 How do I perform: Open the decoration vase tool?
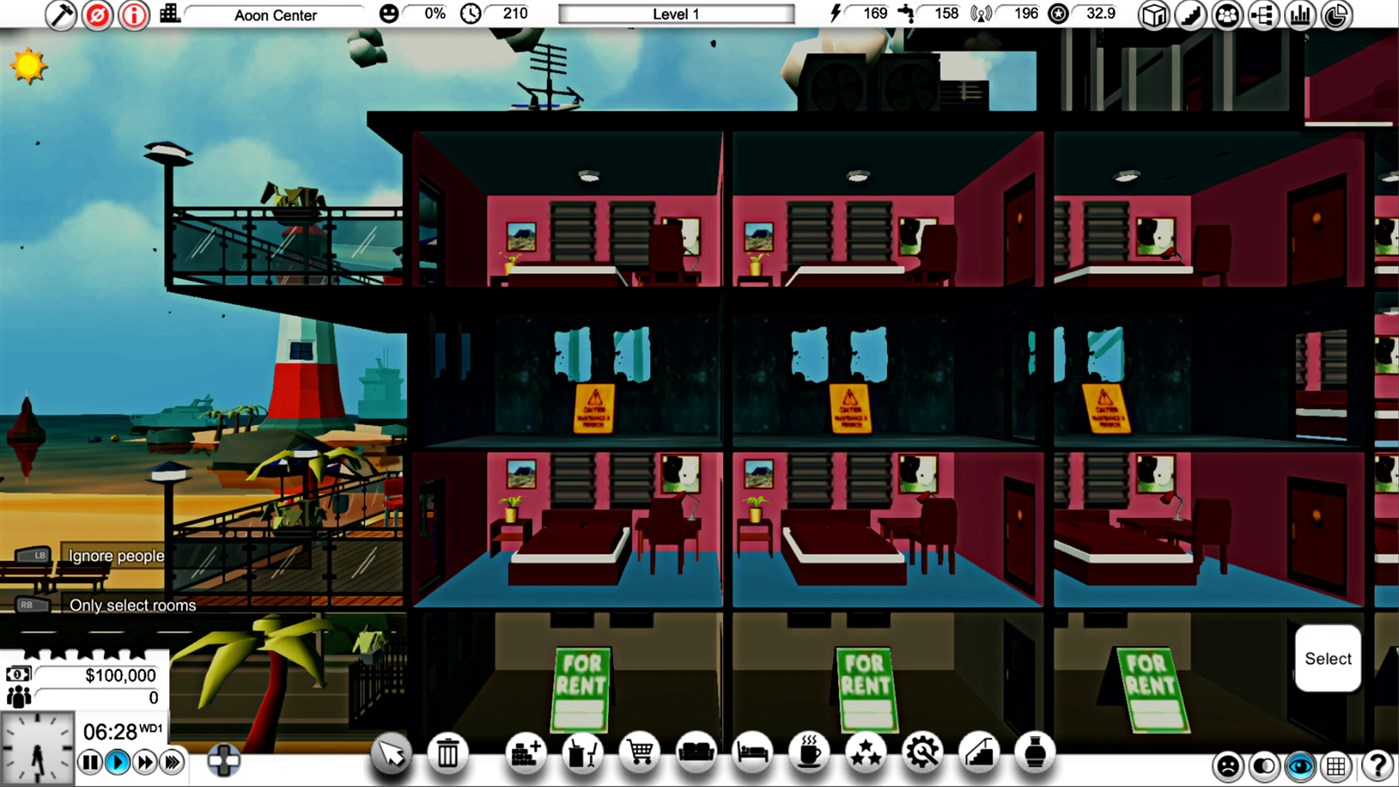1037,752
